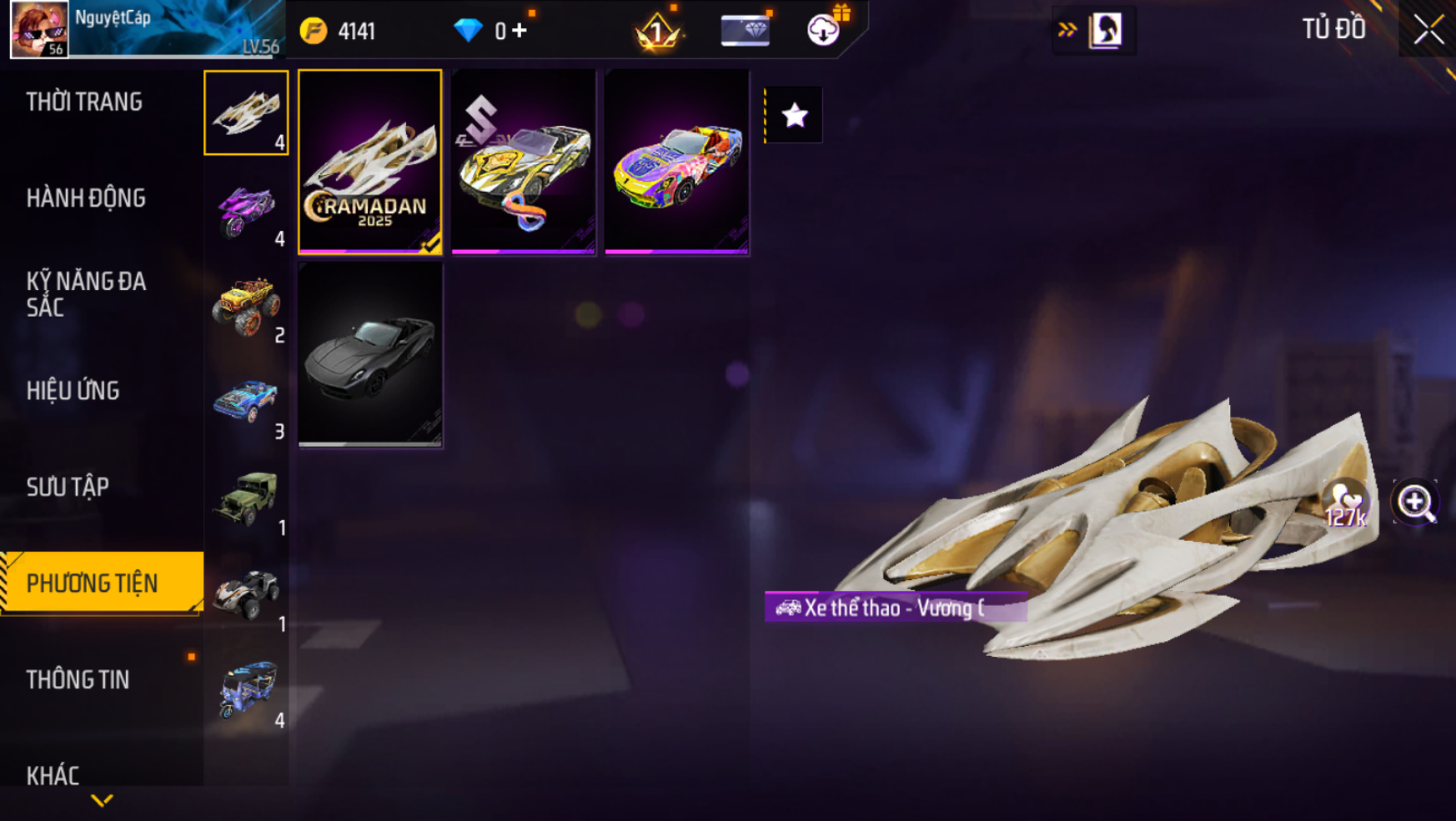Zoom in with the magnifier button
1456x821 pixels.
(x=1415, y=502)
